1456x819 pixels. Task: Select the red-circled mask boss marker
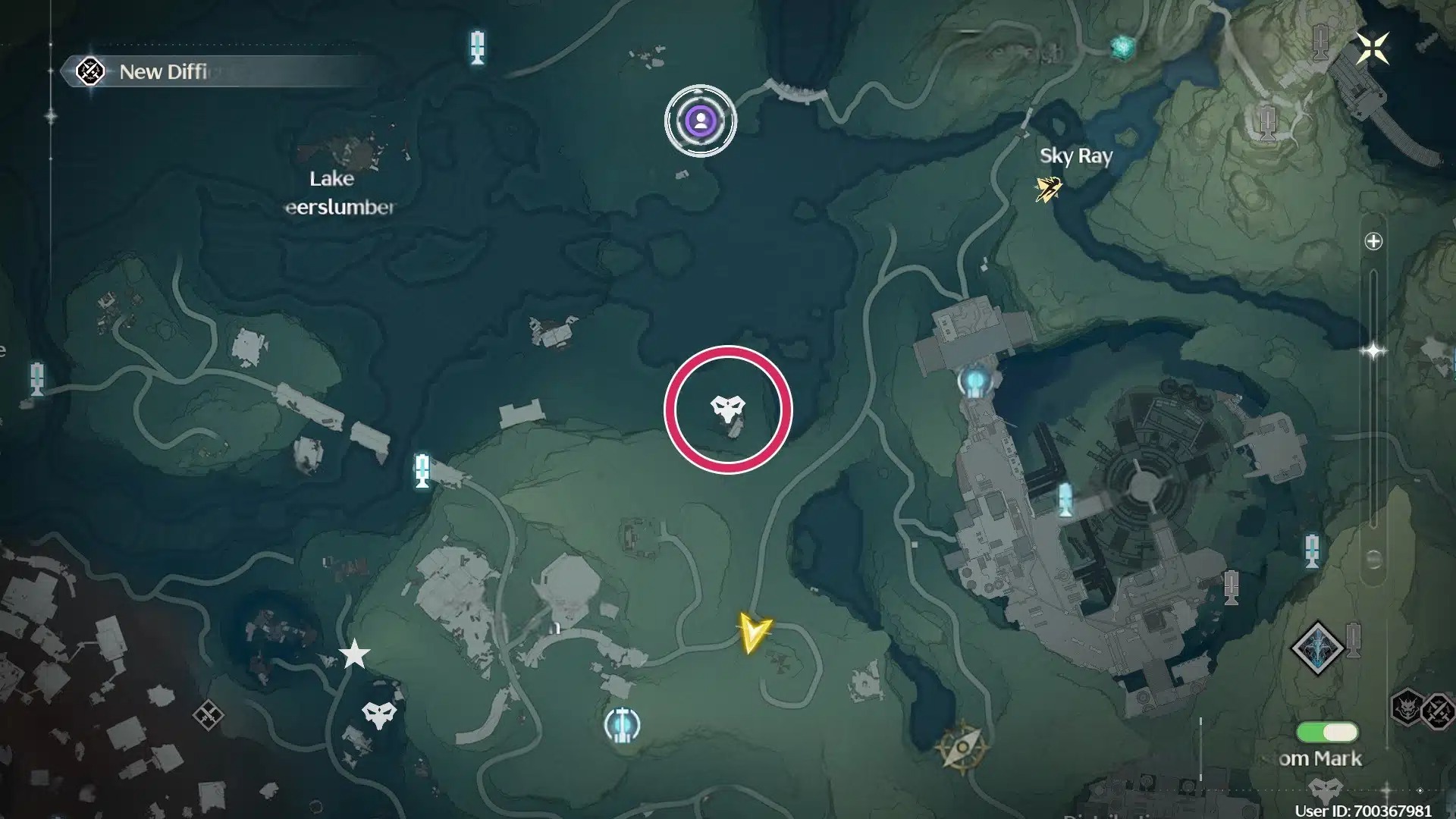727,409
